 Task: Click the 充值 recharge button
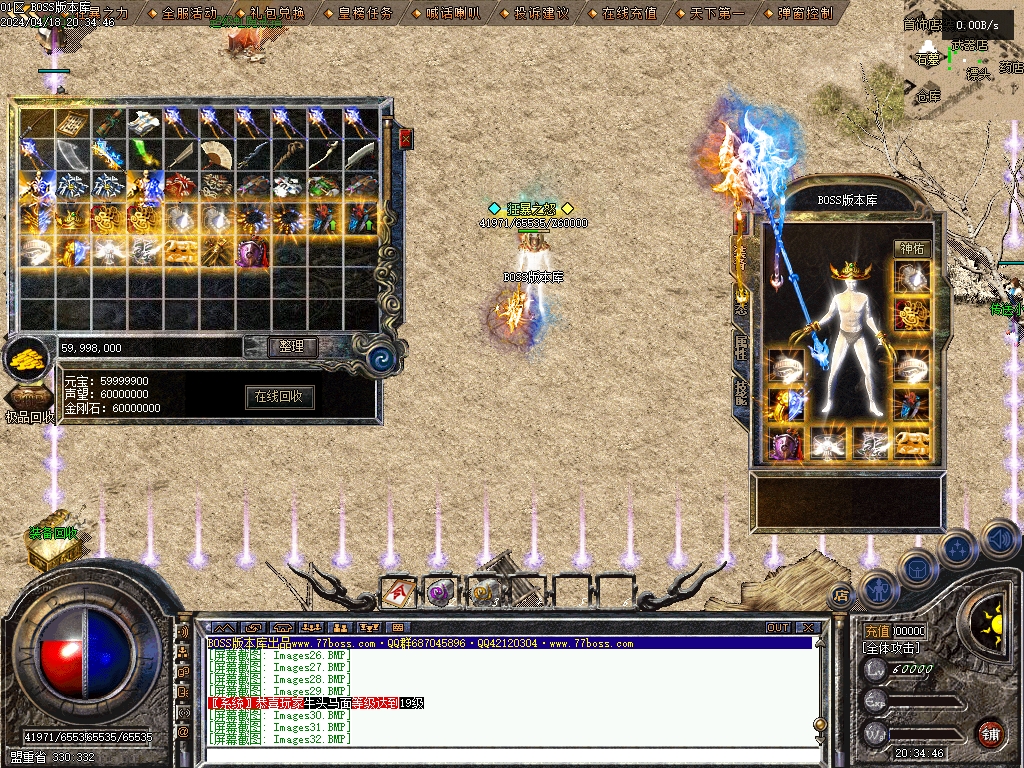(x=877, y=632)
